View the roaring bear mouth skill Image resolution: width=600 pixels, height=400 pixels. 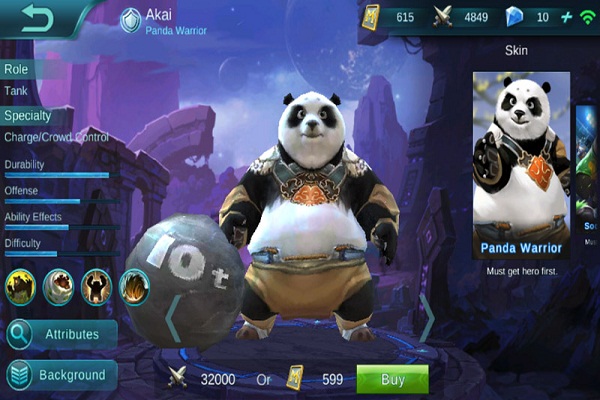pos(58,286)
